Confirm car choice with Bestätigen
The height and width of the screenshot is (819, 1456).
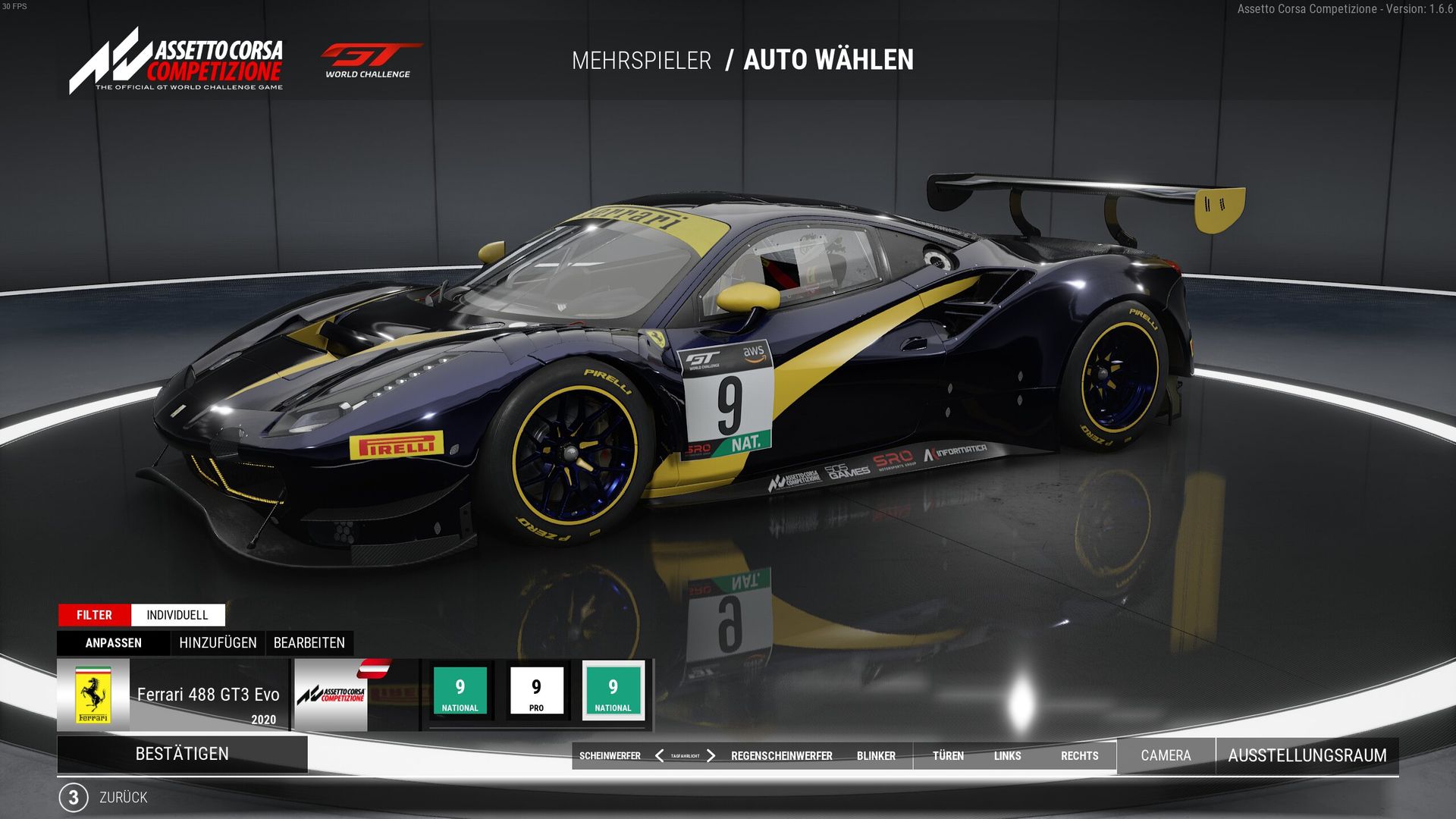(x=182, y=754)
